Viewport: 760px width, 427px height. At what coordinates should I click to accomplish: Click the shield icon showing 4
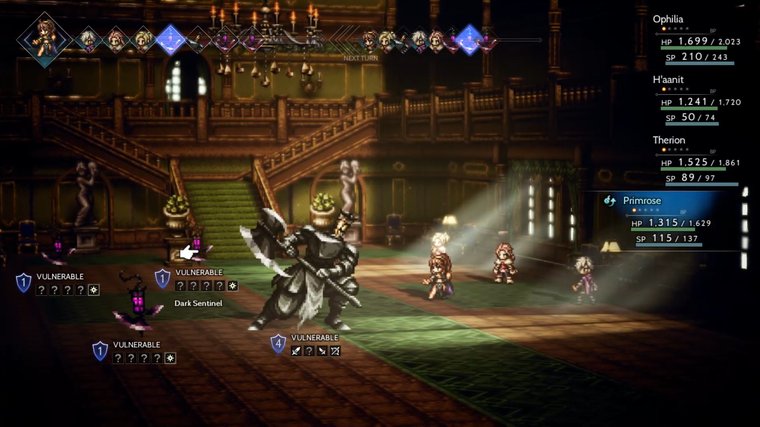(x=278, y=344)
